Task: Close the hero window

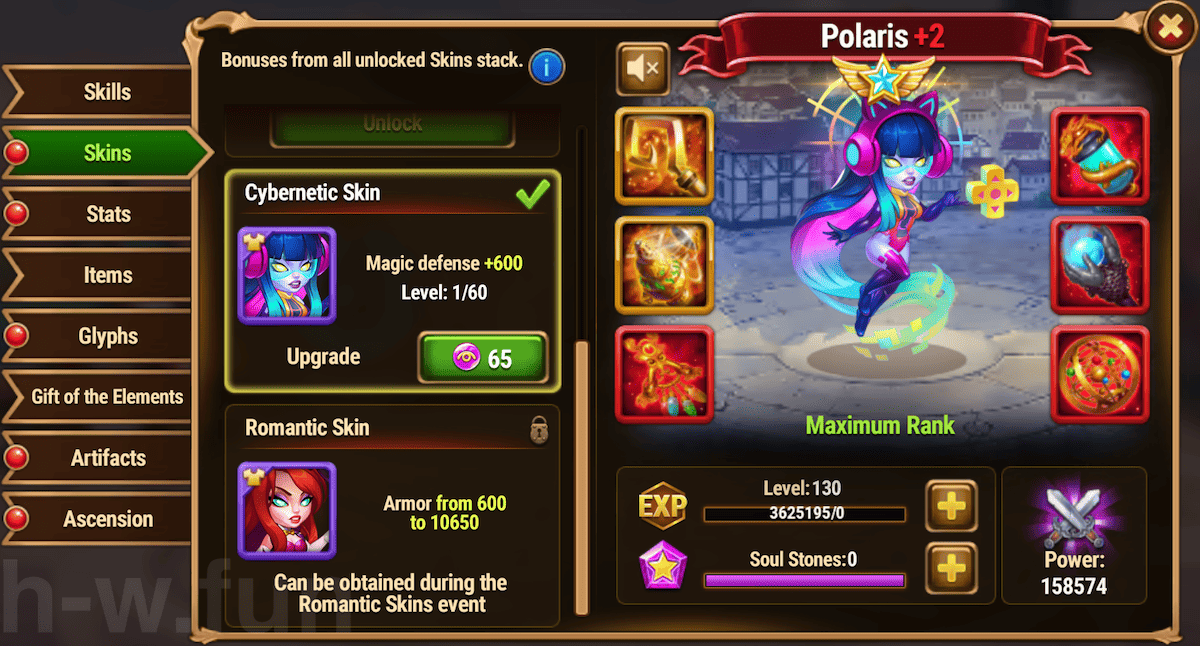Action: click(x=1169, y=28)
